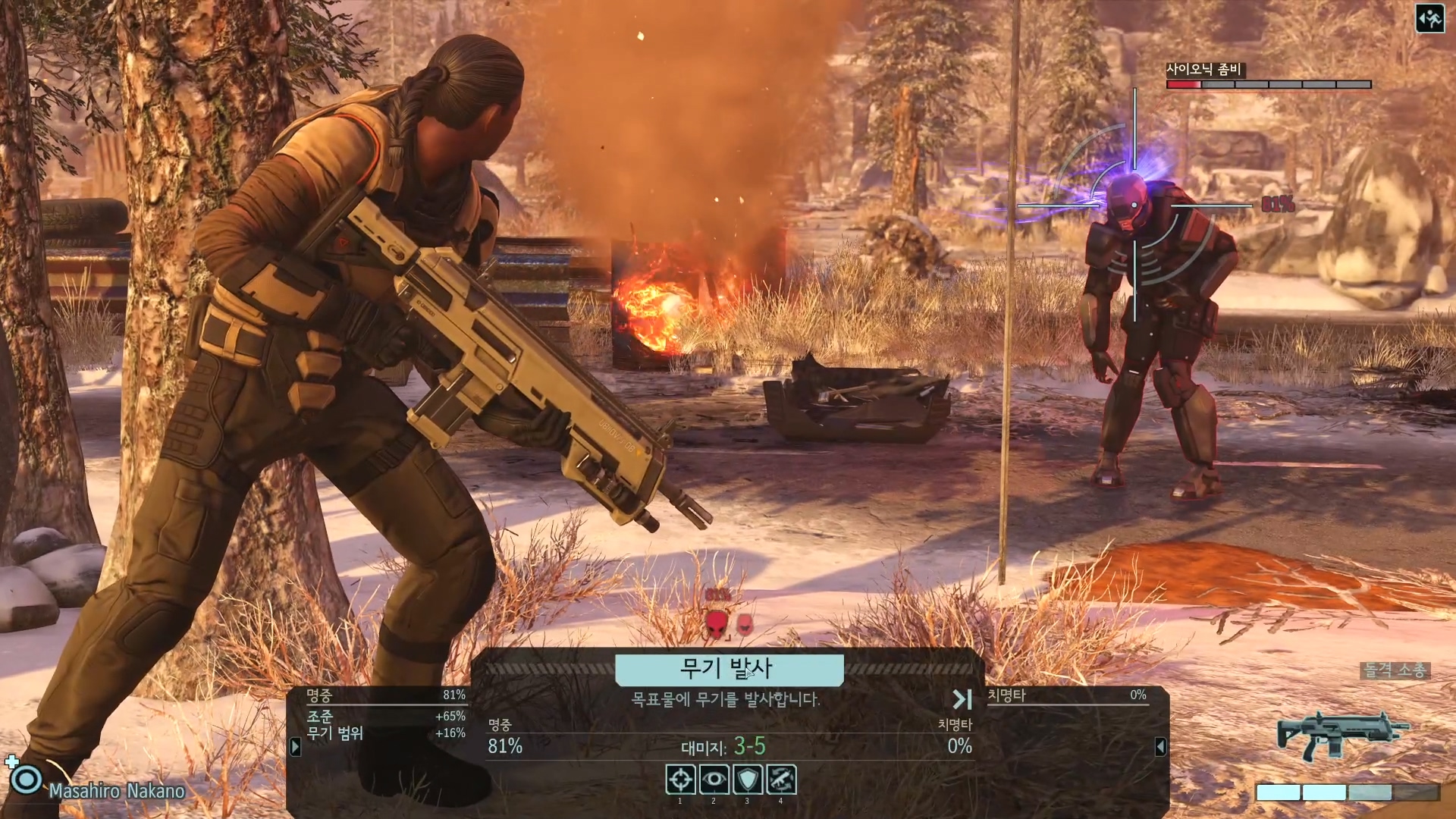Activate the eye-shaped Overwatch ability
1456x819 pixels.
[x=714, y=779]
